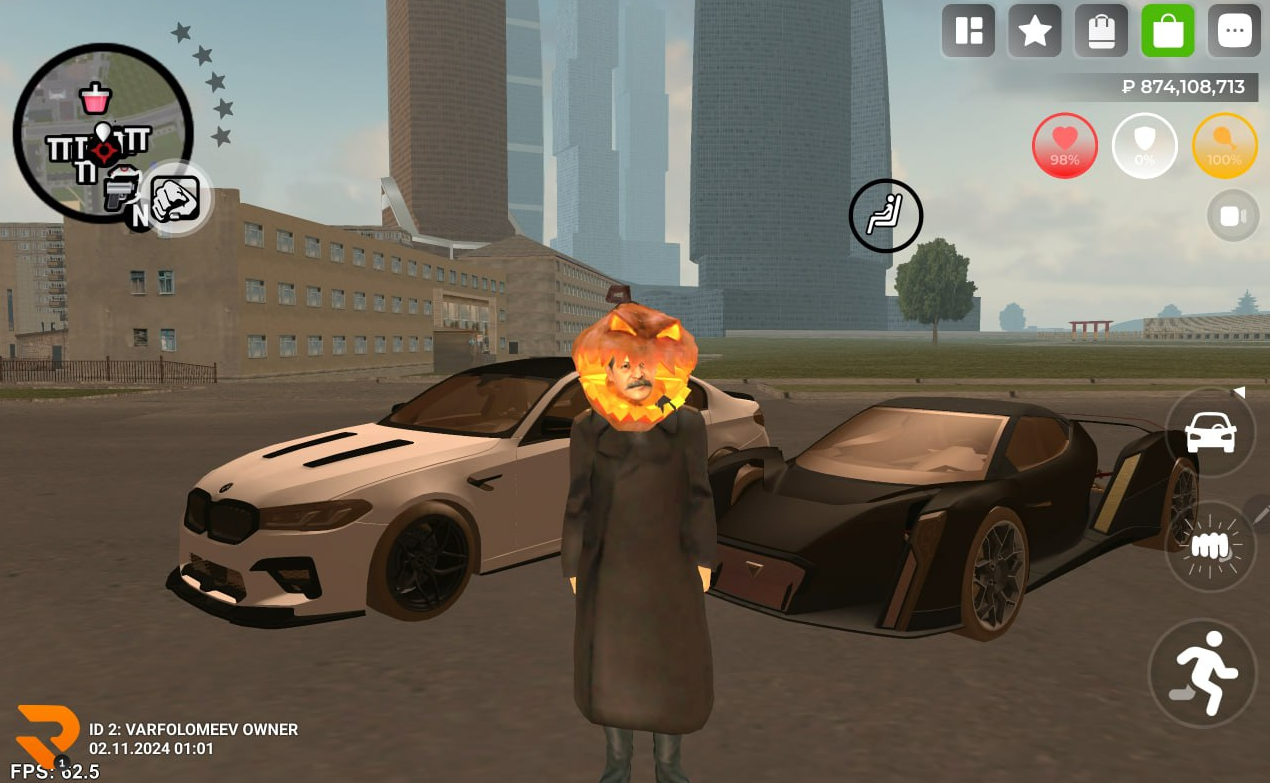Hit the fist punch button
The image size is (1270, 783).
(x=1210, y=545)
